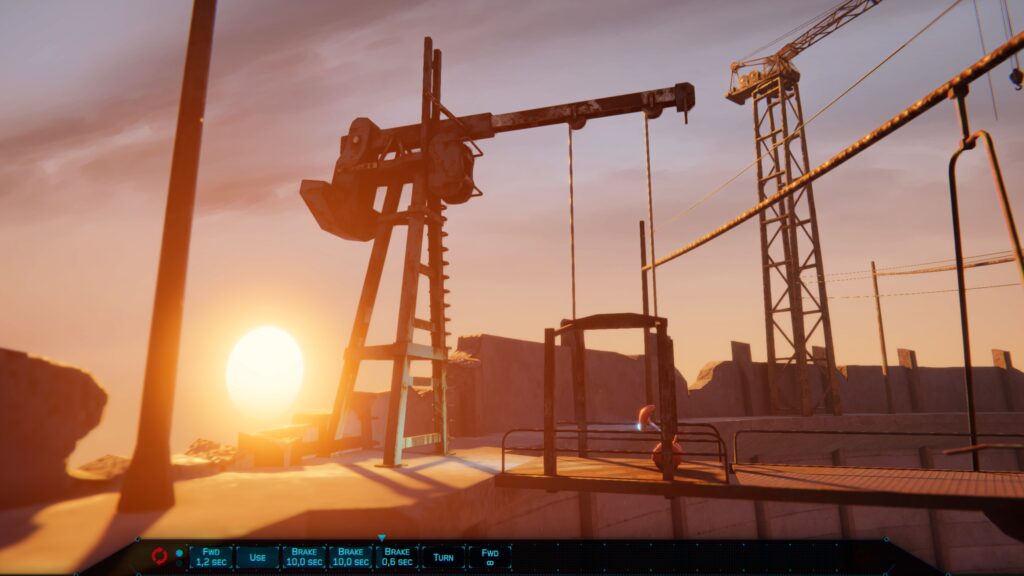The image size is (1024, 576).
Task: Select the Use command block
Action: point(257,557)
